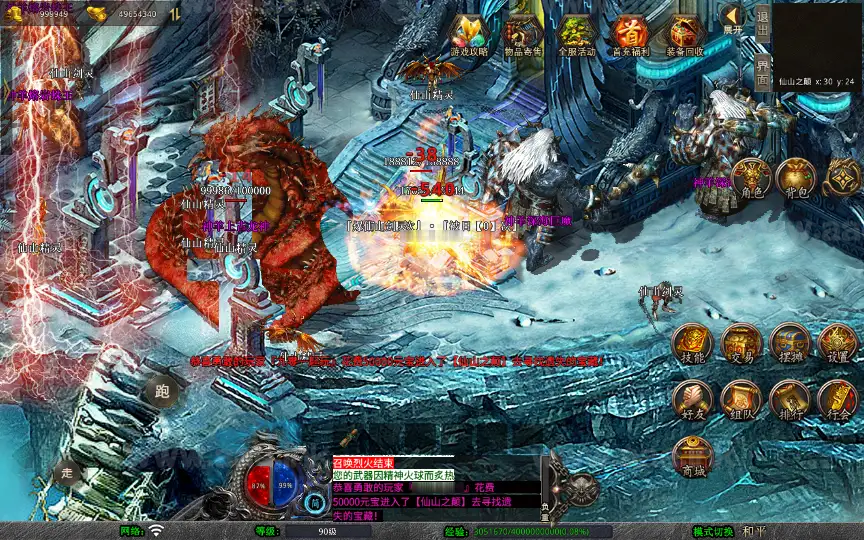864x540 pixels.
Task: Open the 技能 skills menu
Action: coord(692,343)
